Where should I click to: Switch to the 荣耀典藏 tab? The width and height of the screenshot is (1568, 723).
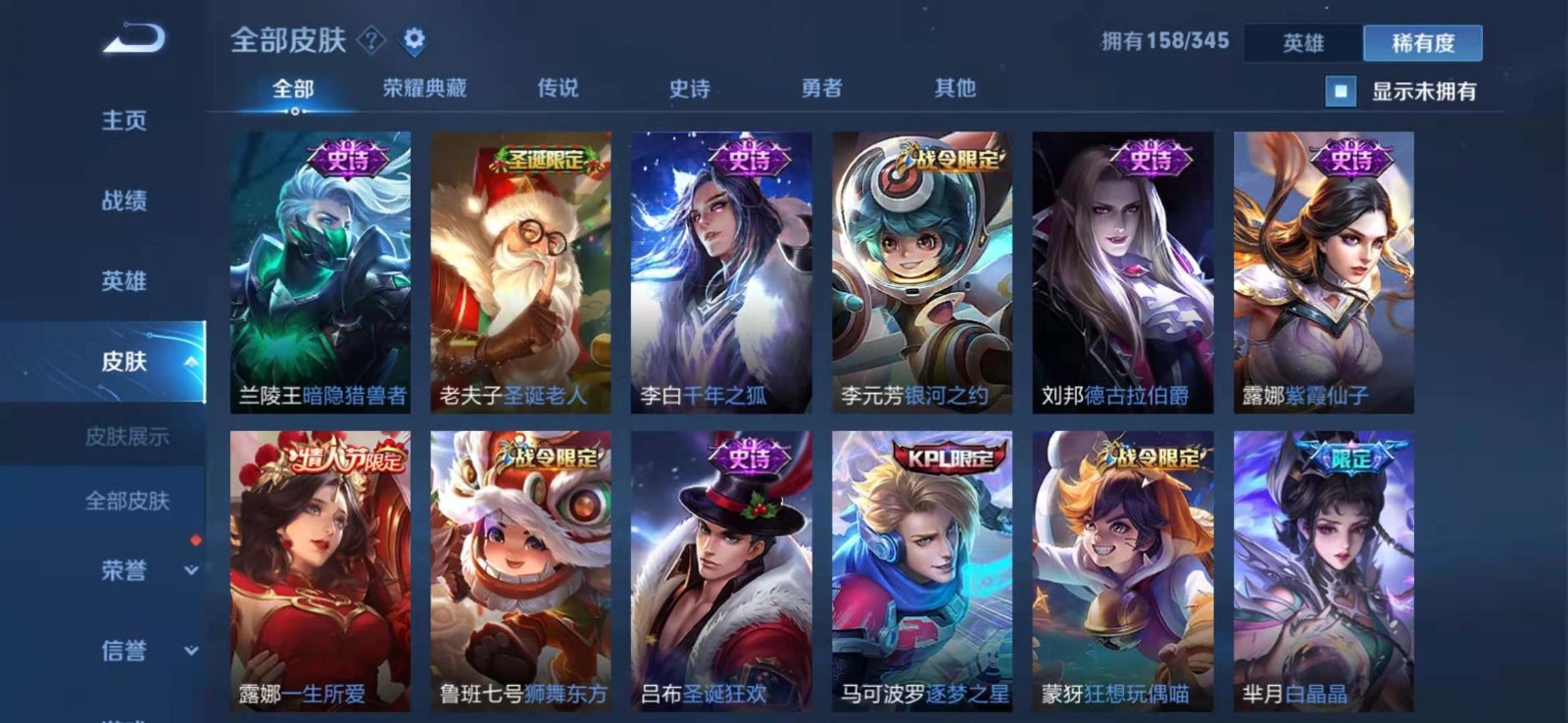423,87
